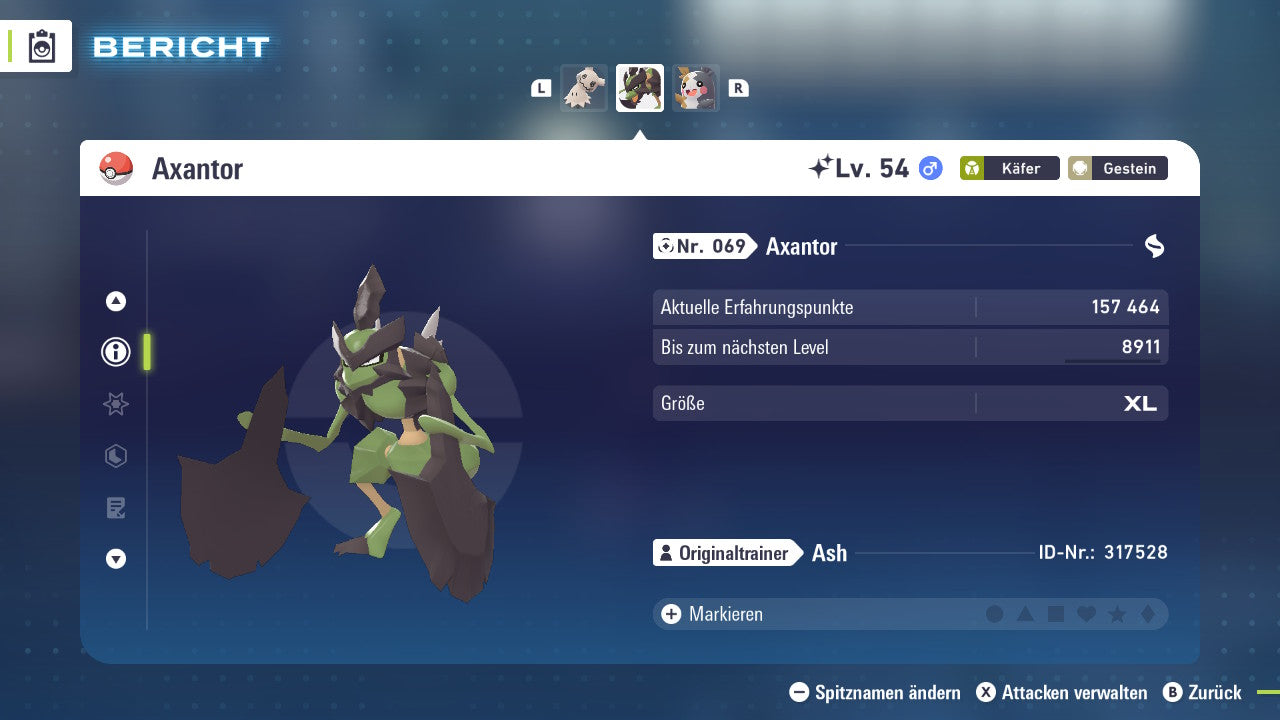Click the up arrow in the left sidebar
Screen dimensions: 1280x720
tap(115, 301)
